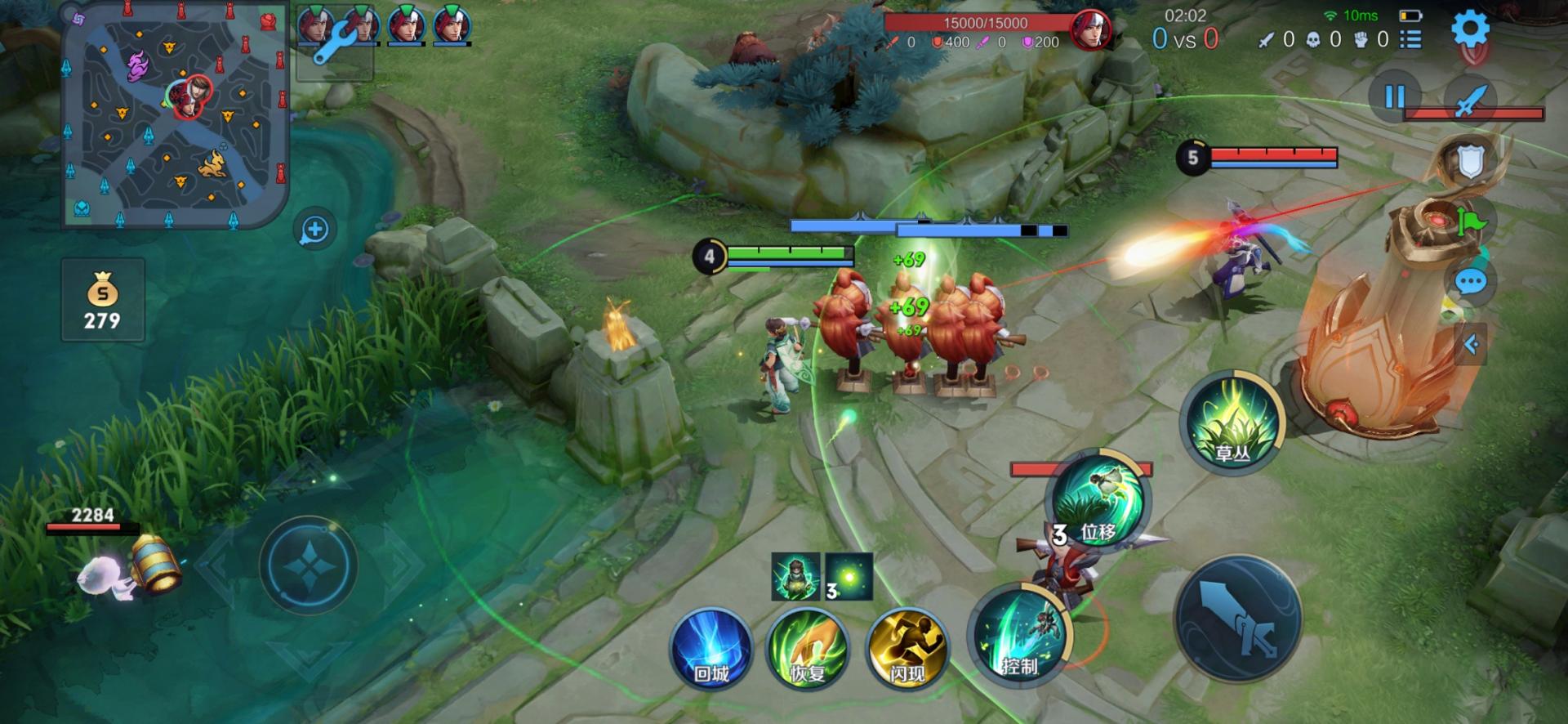
Task: Open the settings gear menu
Action: [1469, 29]
